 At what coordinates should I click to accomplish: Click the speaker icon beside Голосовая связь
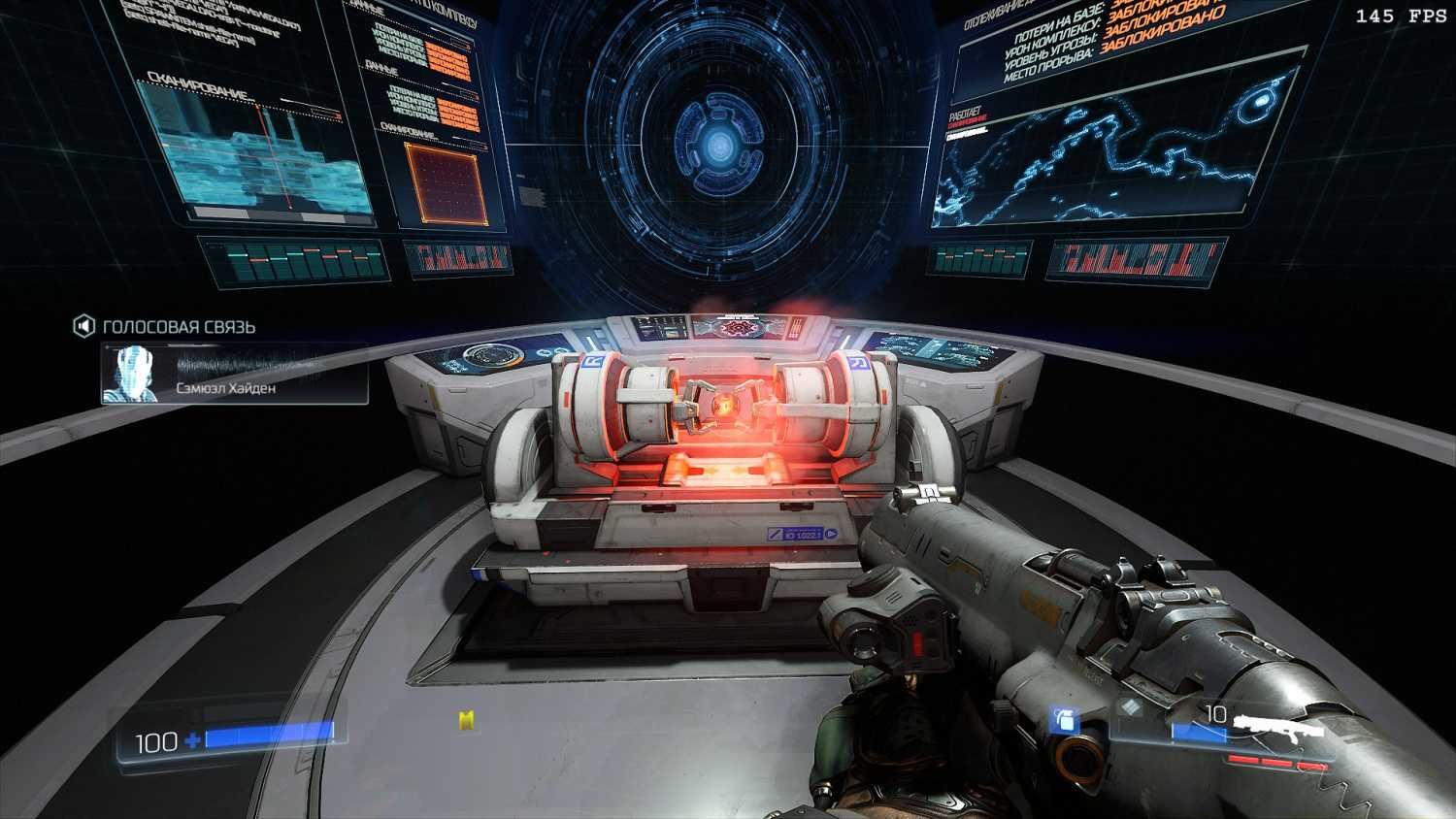click(x=84, y=326)
